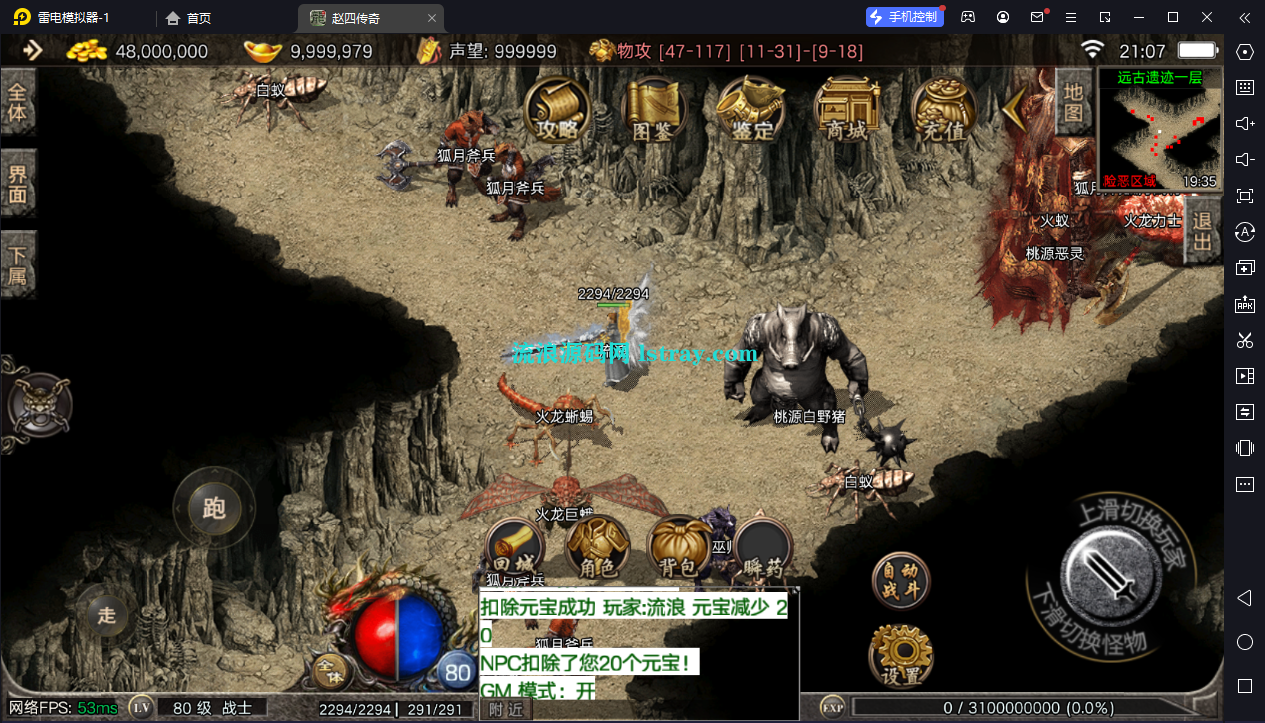Switch to the 附近 chat channel
This screenshot has height=723, width=1265.
coord(506,709)
